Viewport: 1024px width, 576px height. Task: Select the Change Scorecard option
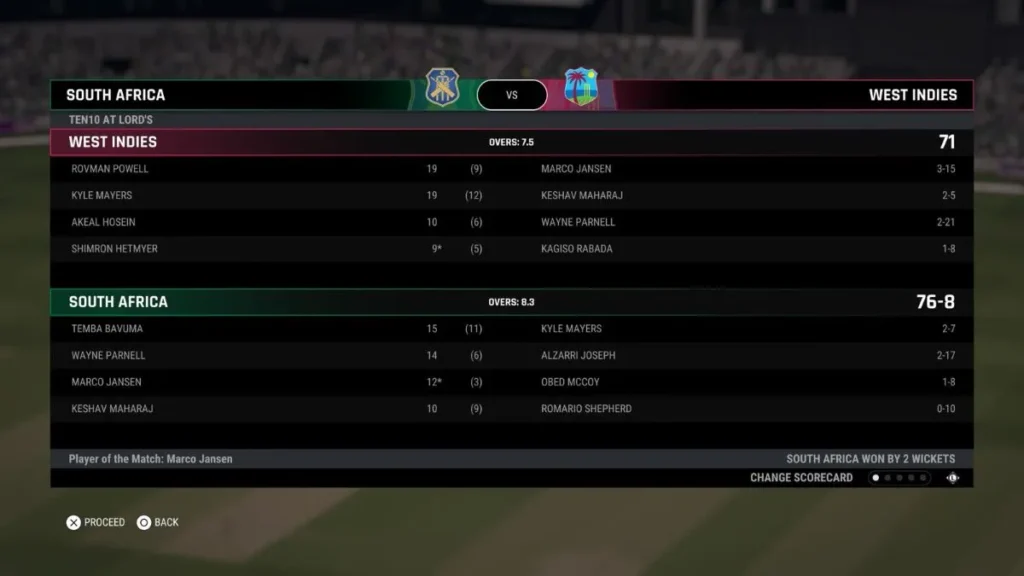pos(801,478)
